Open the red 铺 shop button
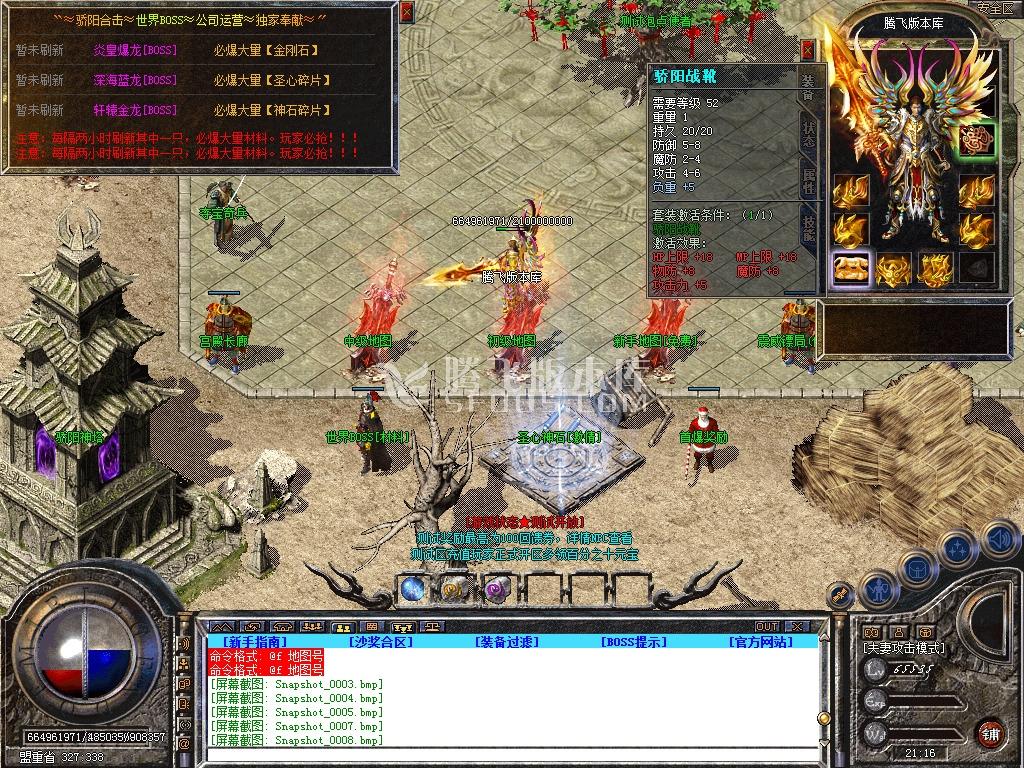 coord(991,733)
